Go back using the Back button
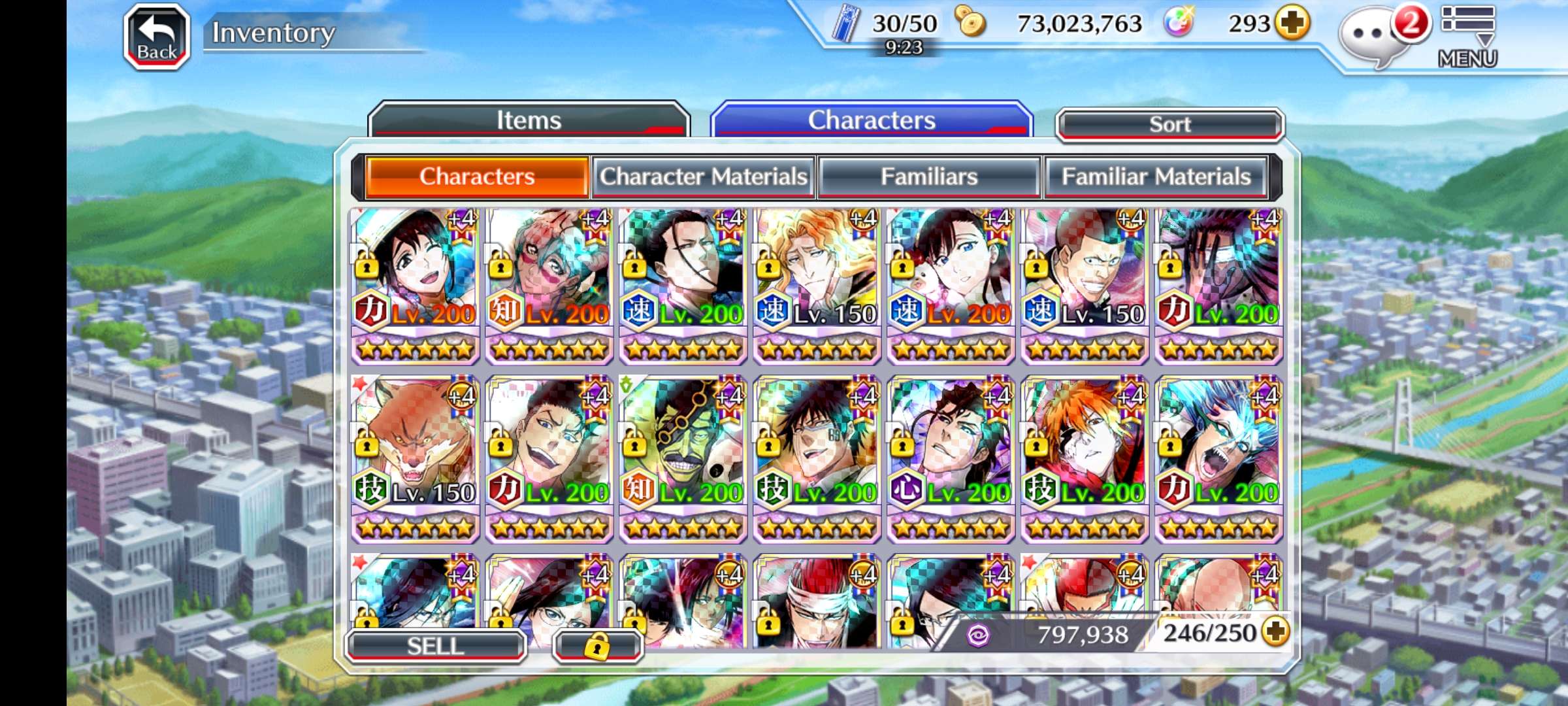 click(x=157, y=37)
